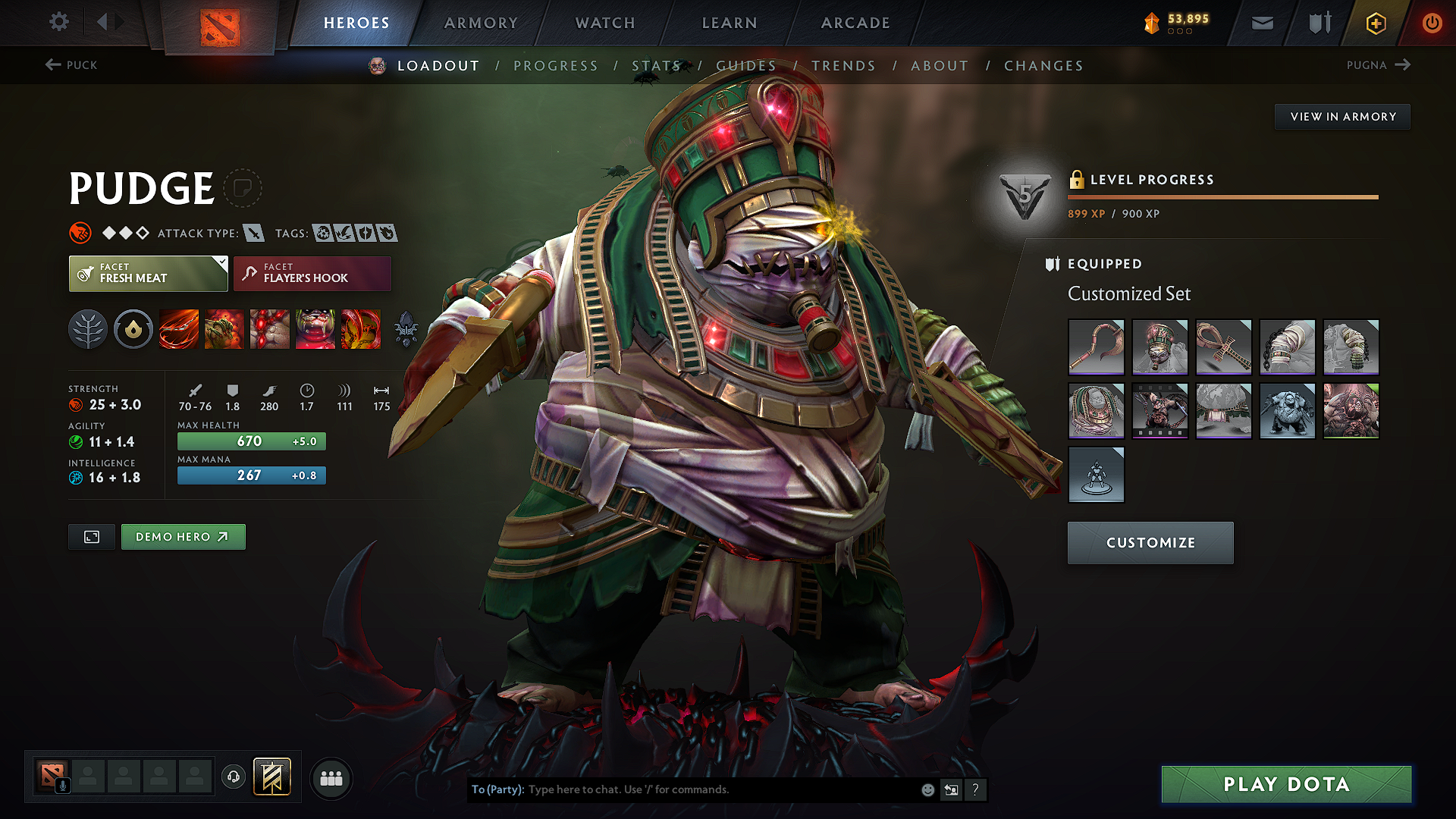Switch to the STATS tab
Image resolution: width=1456 pixels, height=819 pixels.
tap(657, 65)
